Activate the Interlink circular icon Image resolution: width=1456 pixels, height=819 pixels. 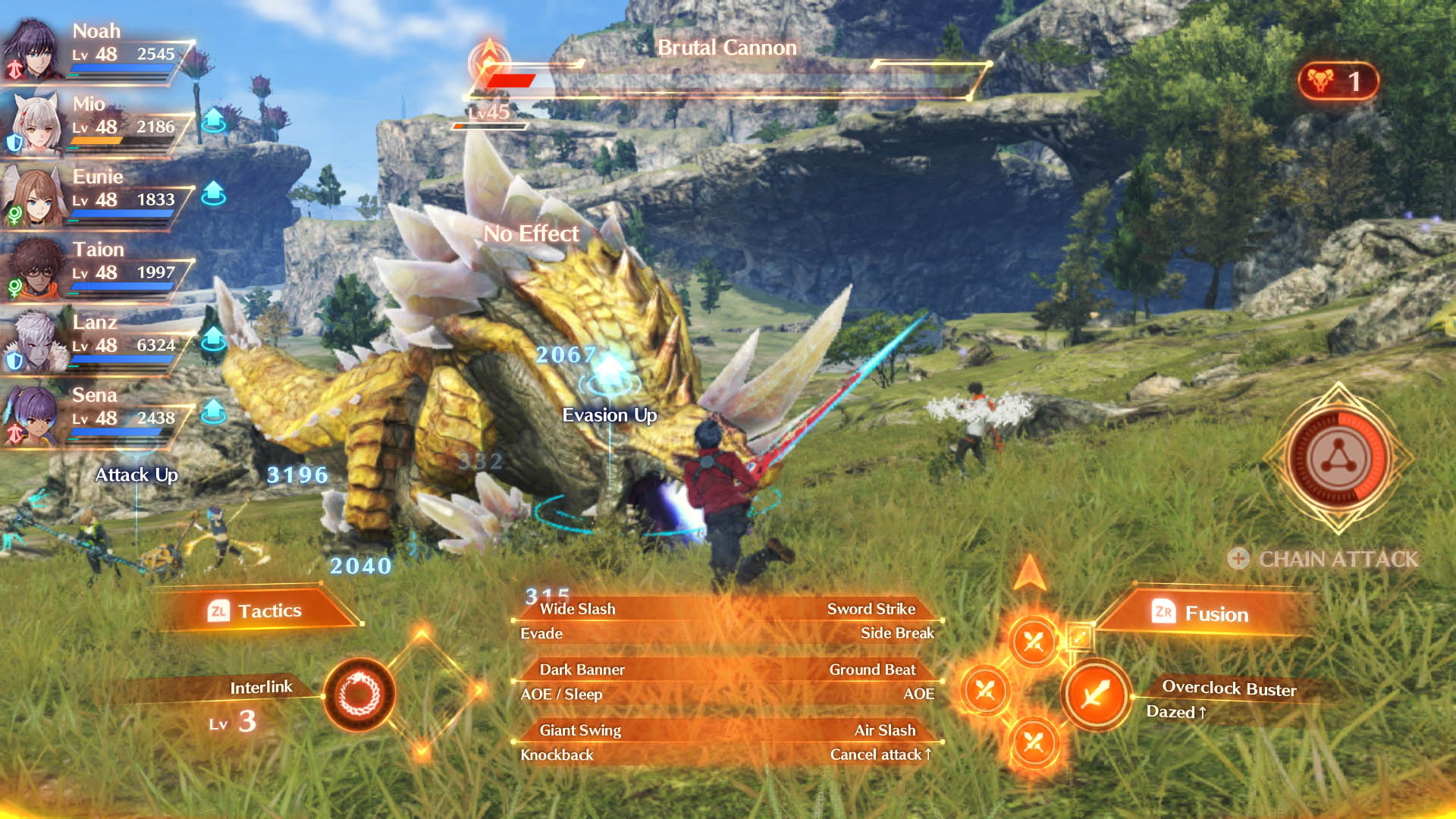359,694
